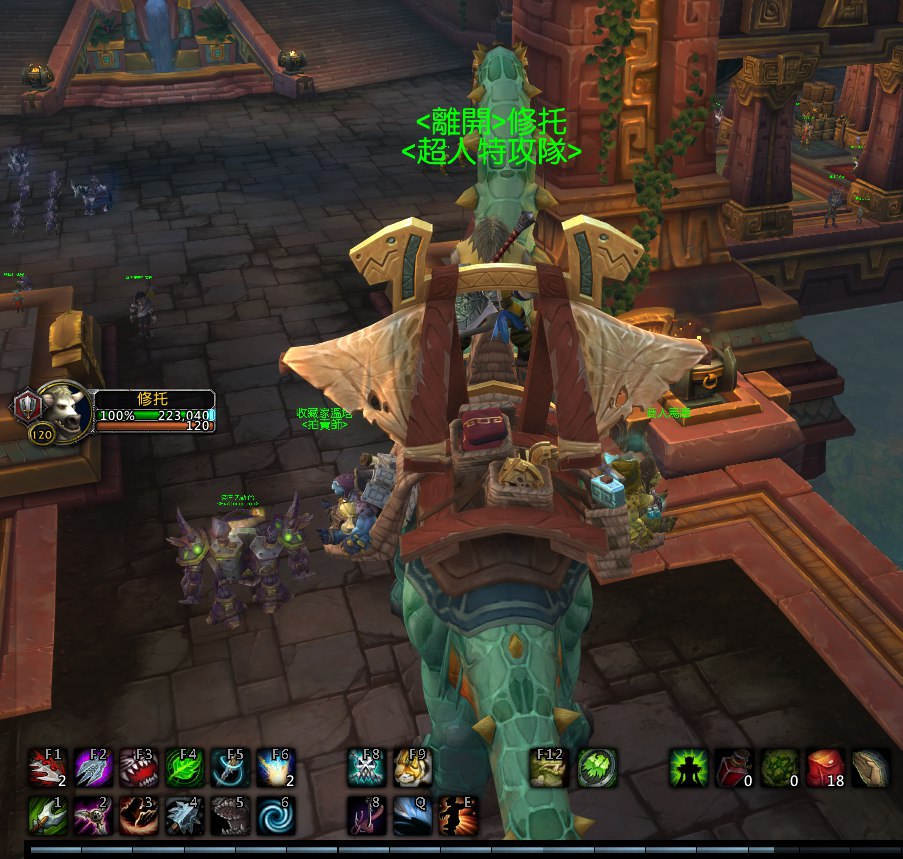This screenshot has width=903, height=859.
Task: Cast the blue swirl ability on key 6
Action: pos(277,815)
